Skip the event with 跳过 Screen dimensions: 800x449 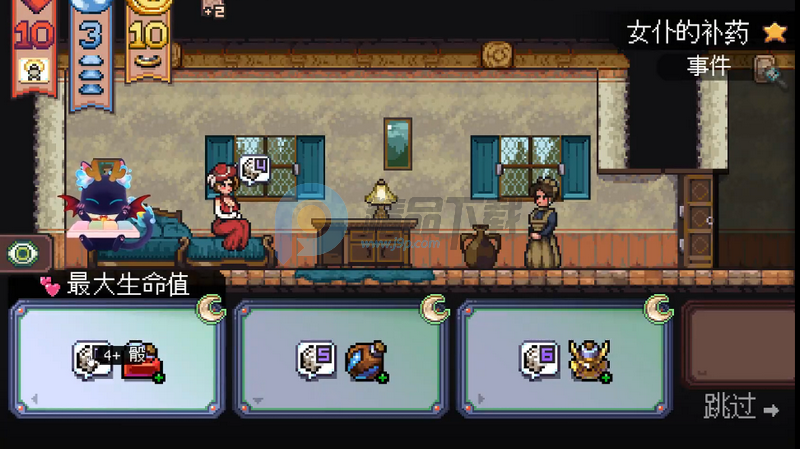tap(741, 408)
